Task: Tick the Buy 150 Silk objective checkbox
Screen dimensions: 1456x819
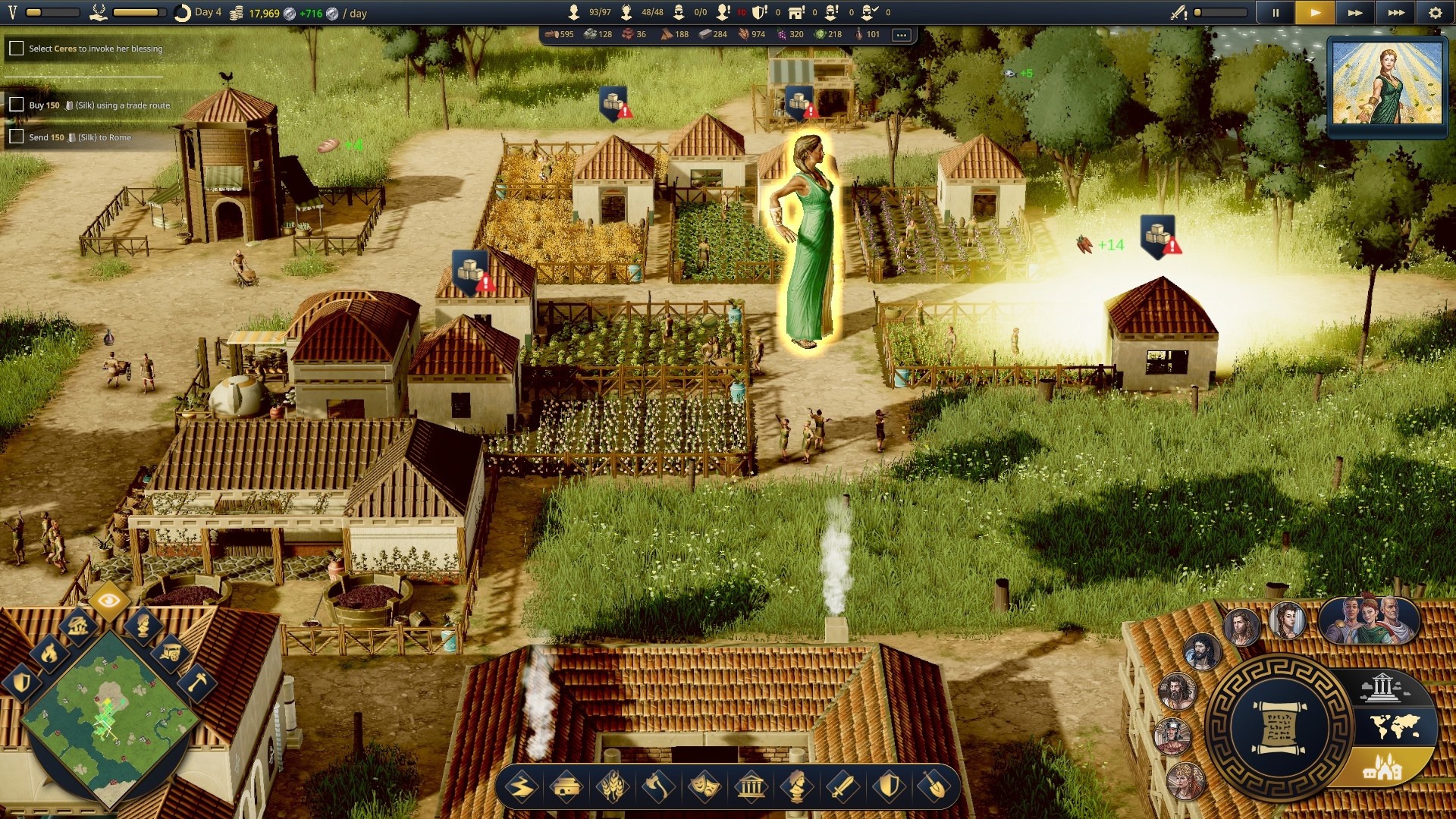Action: point(16,105)
